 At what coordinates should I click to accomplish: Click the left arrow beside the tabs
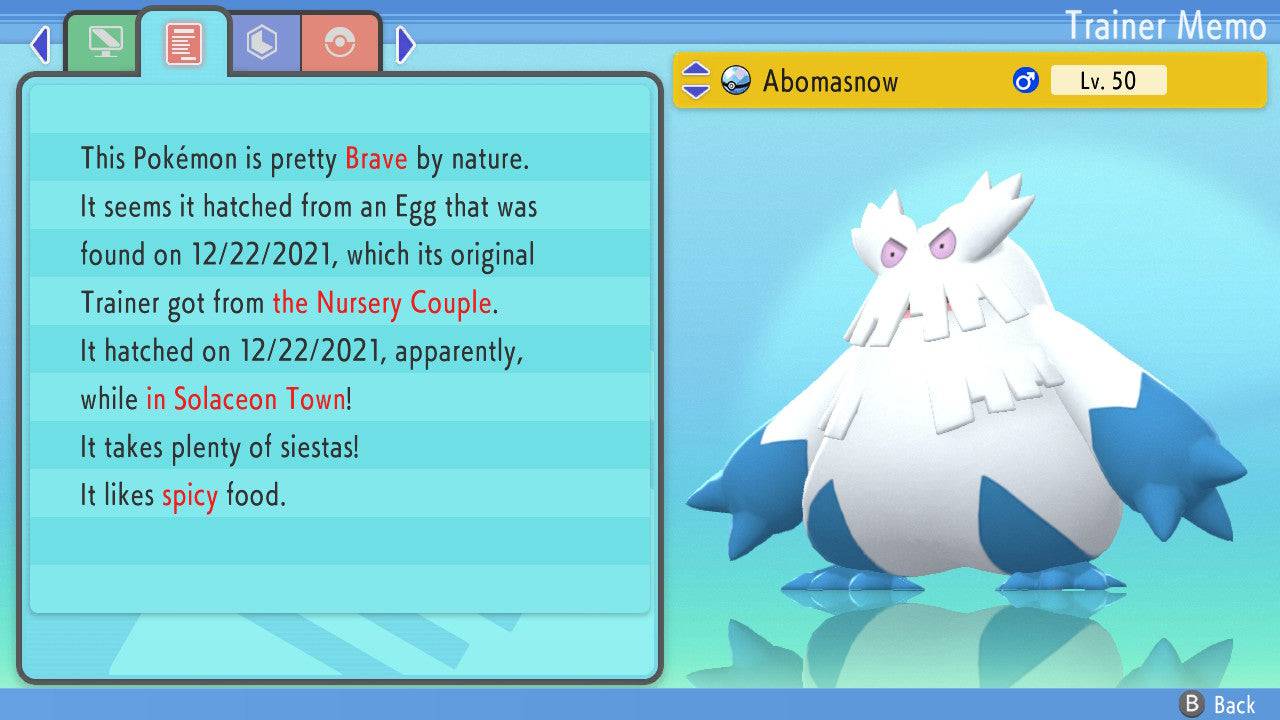40,44
